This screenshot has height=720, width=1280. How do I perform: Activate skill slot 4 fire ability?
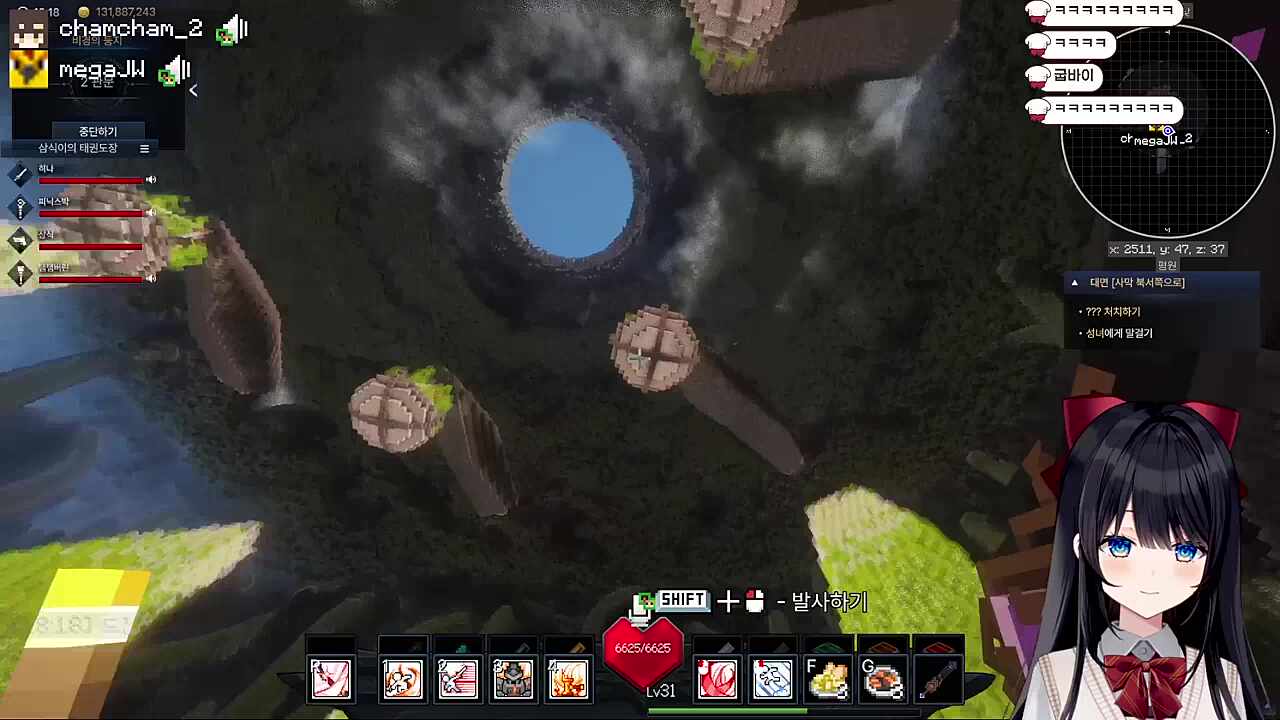coord(568,679)
